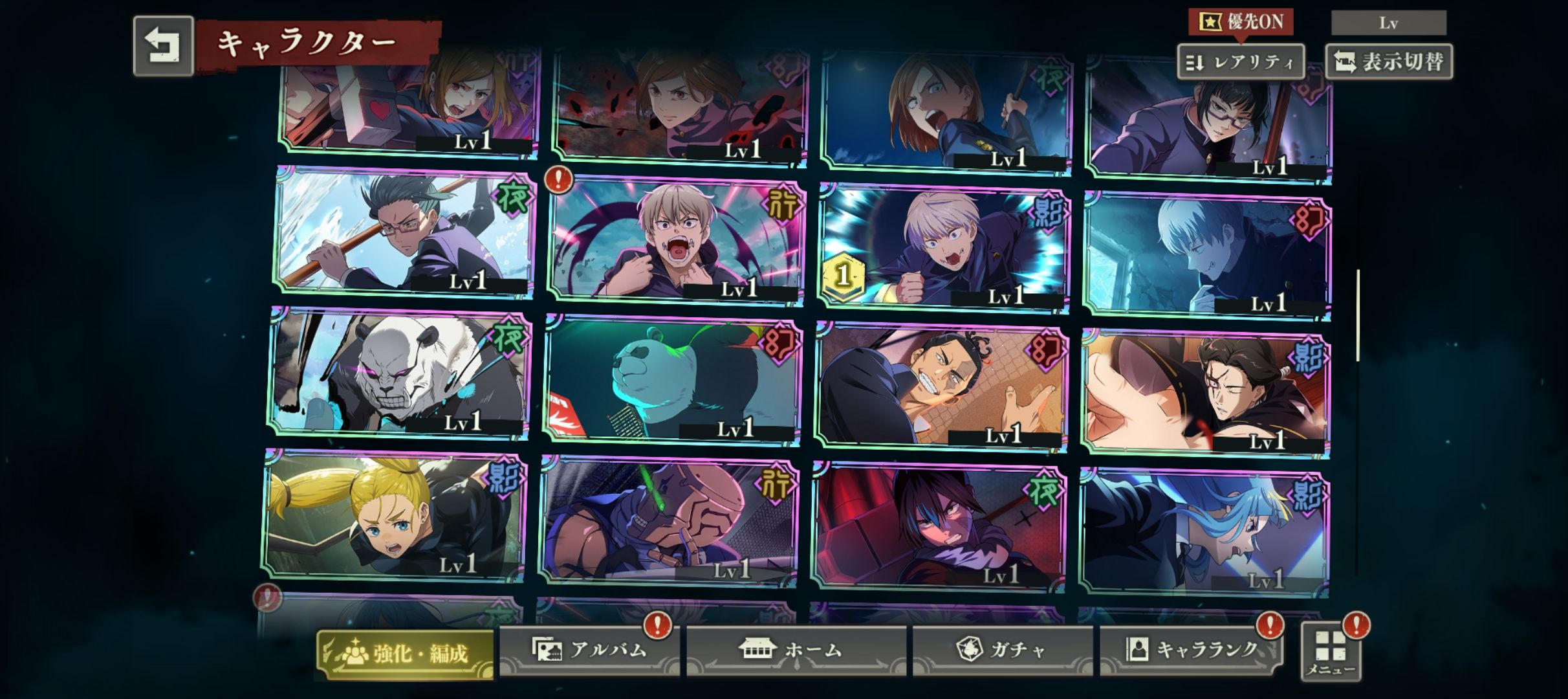
Task: Choose the green-haired glasses staff wielder card
Action: pyautogui.click(x=404, y=233)
